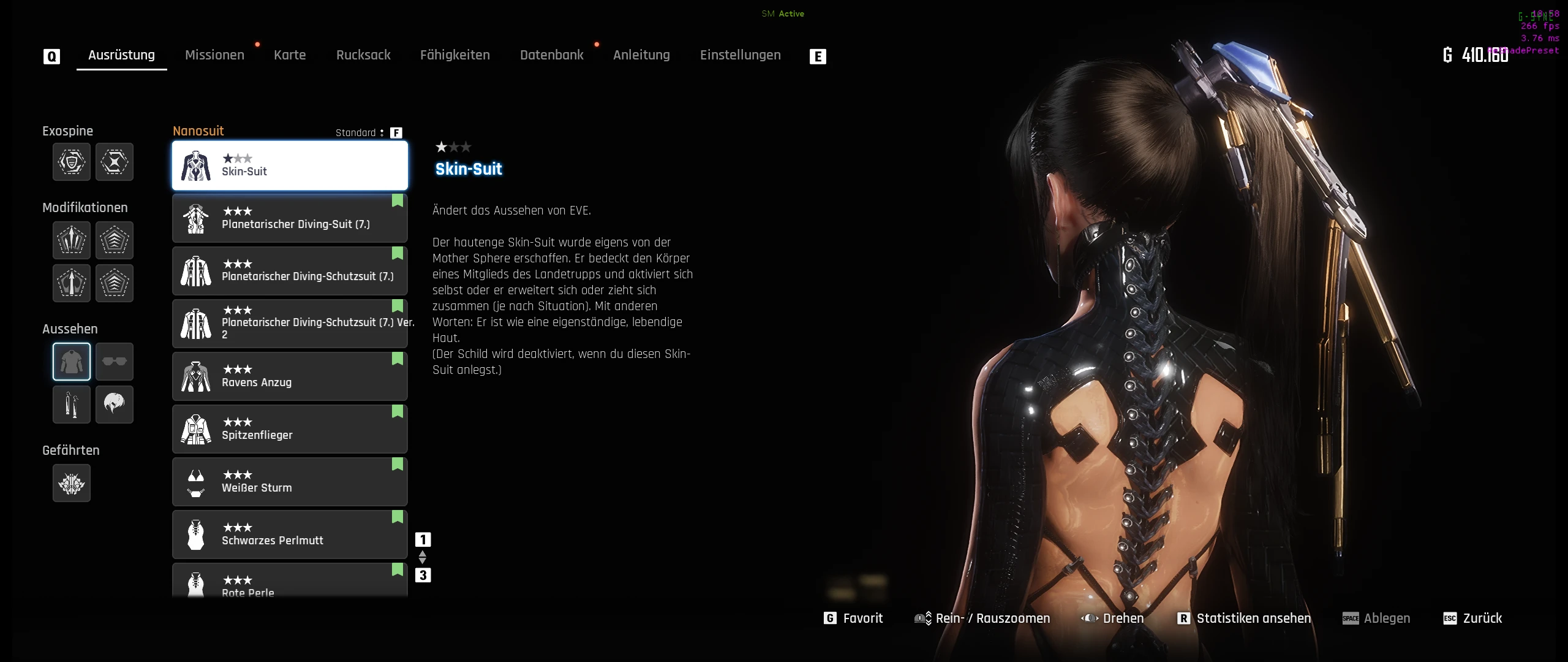
Task: Select the earrings appearance slot
Action: [72, 405]
